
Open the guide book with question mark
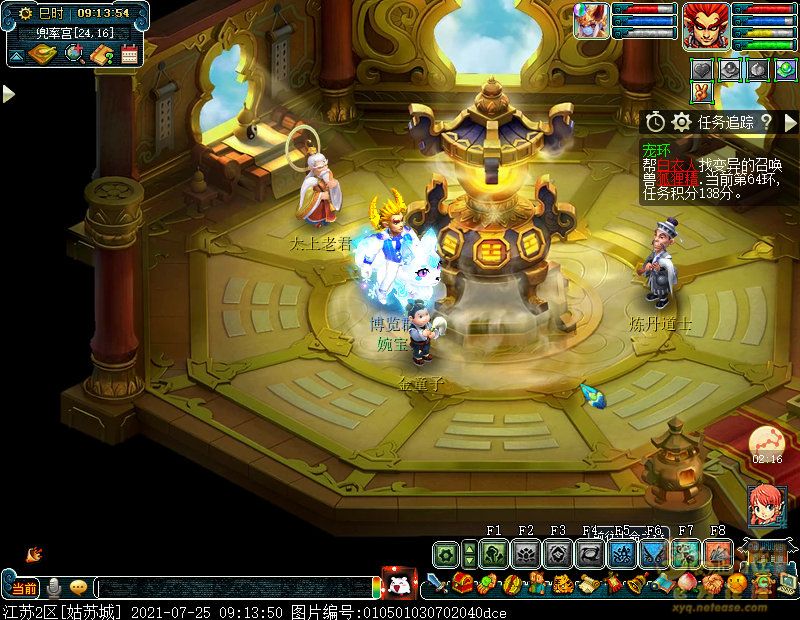(x=101, y=55)
